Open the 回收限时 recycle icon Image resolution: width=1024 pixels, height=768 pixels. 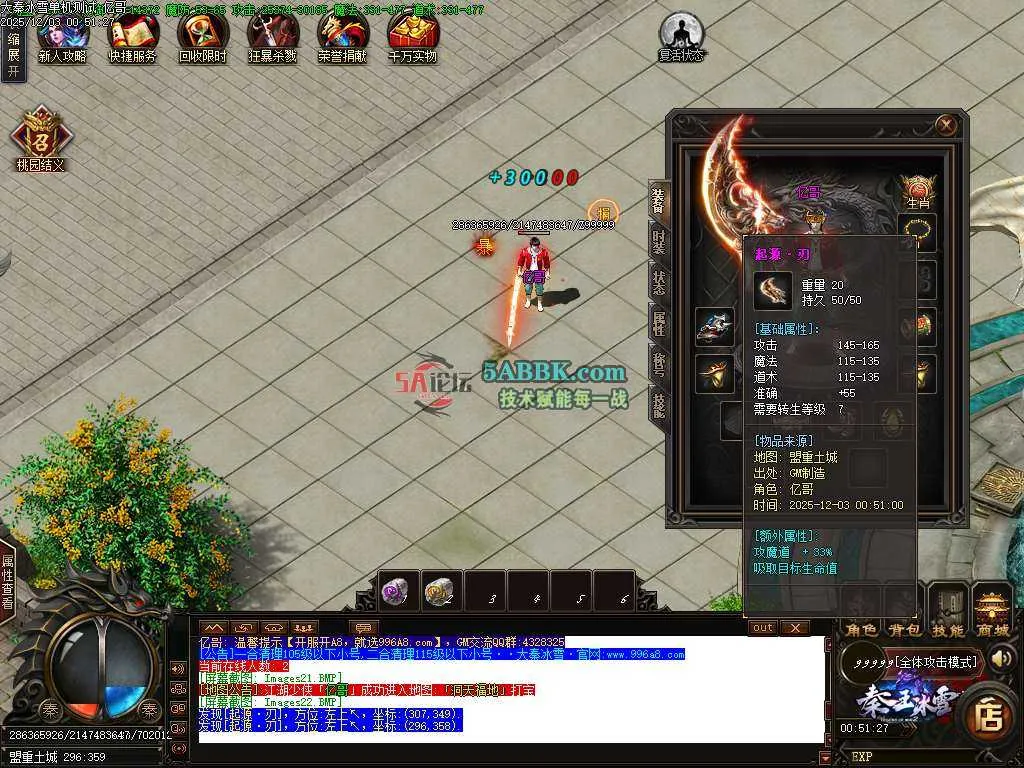click(202, 38)
